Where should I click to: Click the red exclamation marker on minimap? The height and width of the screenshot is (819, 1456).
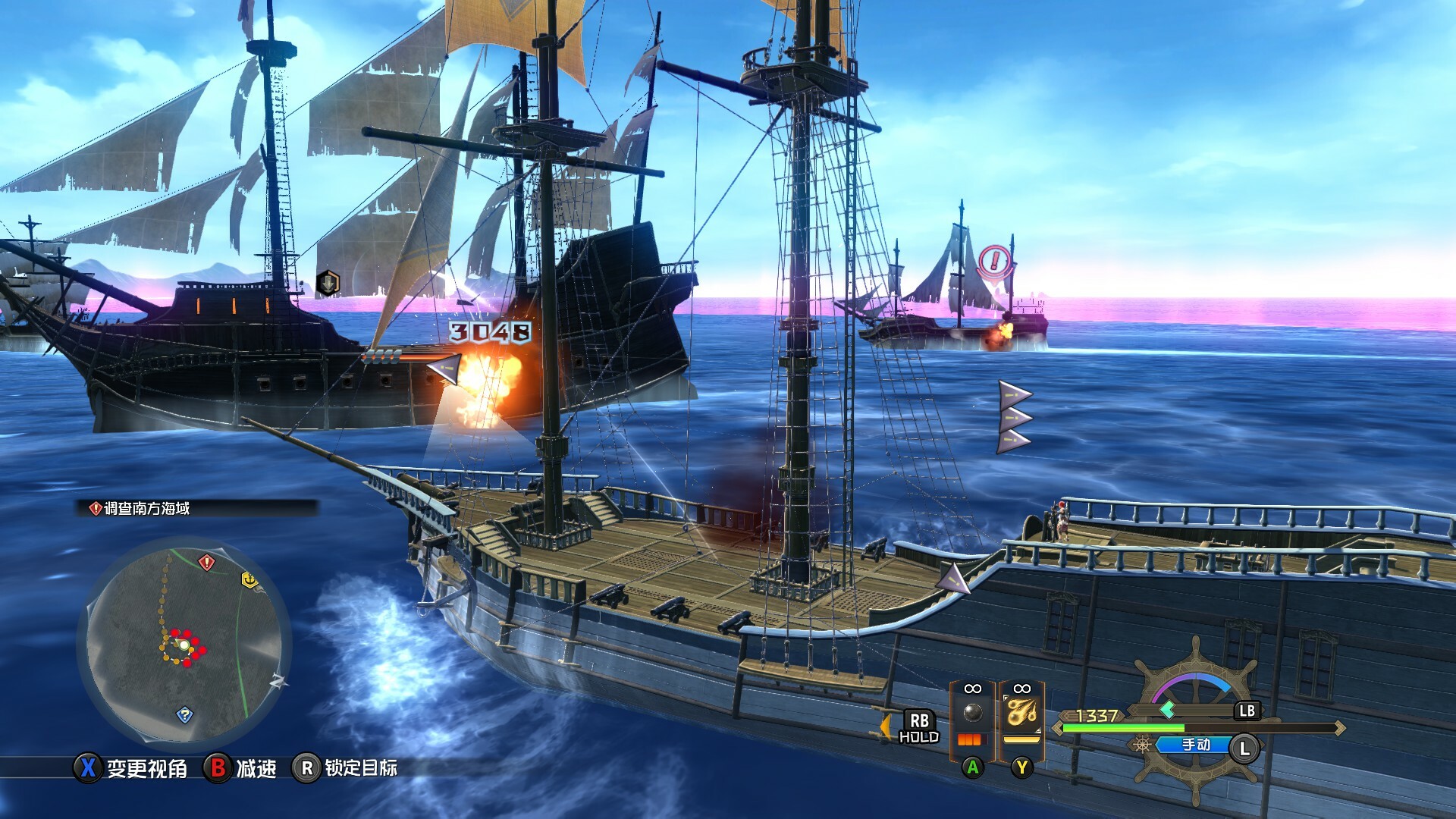click(206, 561)
